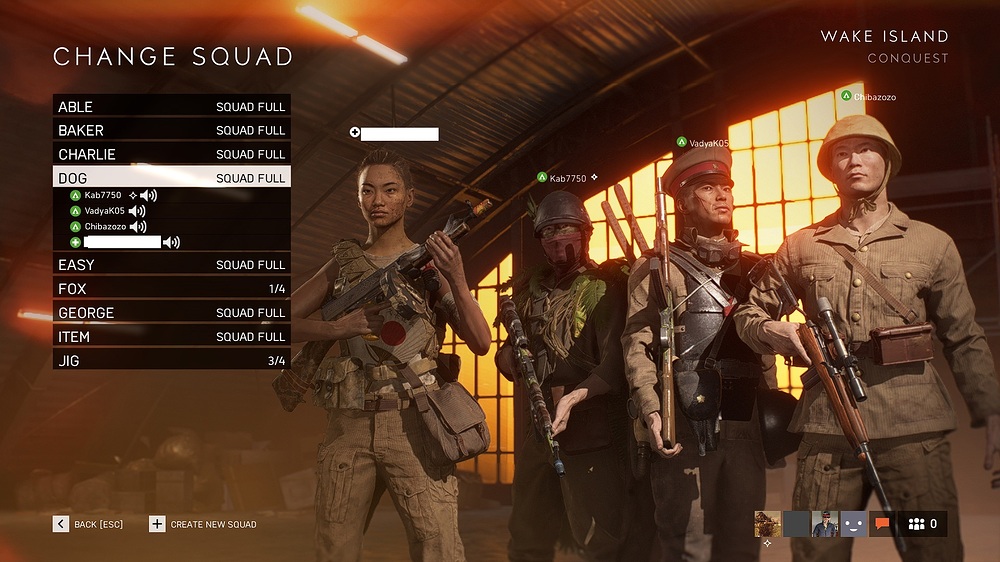
Task: Select player Chibazozo in squad list
Action: coord(105,227)
